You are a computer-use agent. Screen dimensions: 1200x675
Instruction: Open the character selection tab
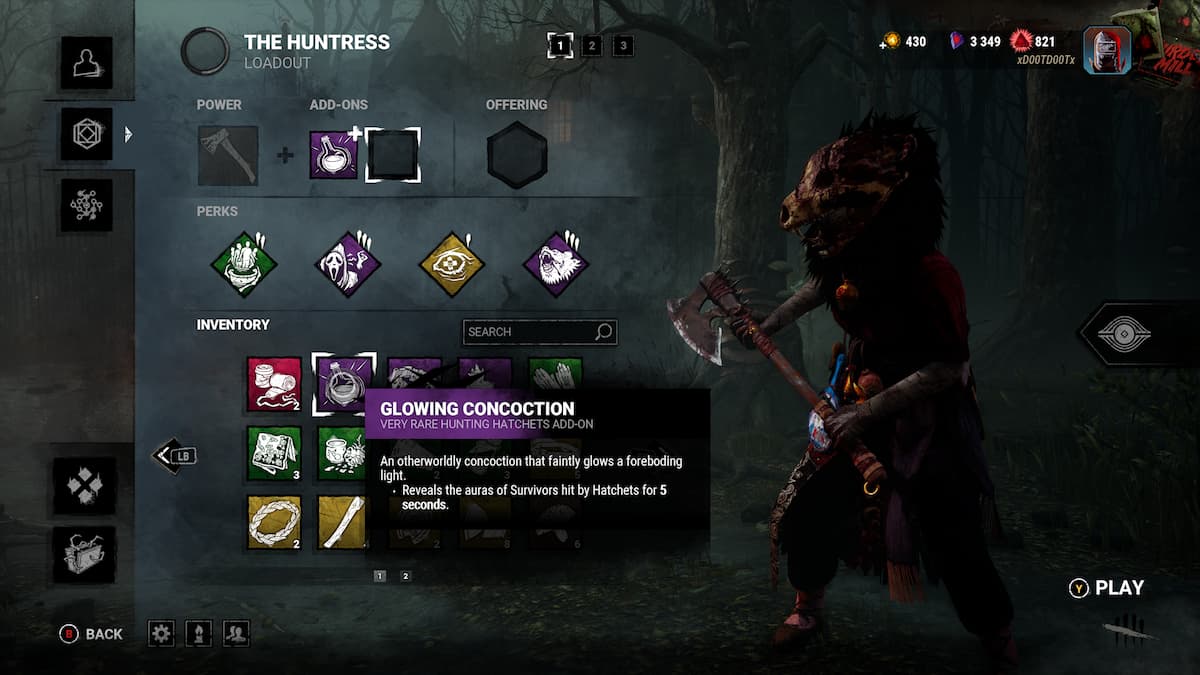pyautogui.click(x=86, y=63)
